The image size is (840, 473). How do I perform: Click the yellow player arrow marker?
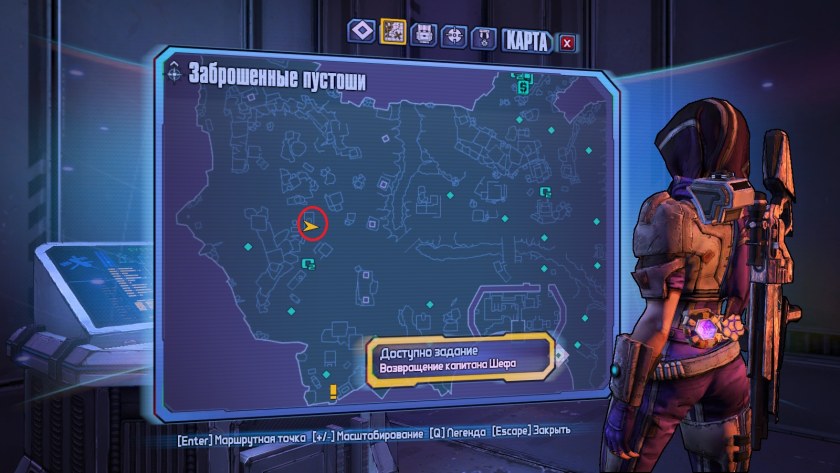click(x=312, y=226)
